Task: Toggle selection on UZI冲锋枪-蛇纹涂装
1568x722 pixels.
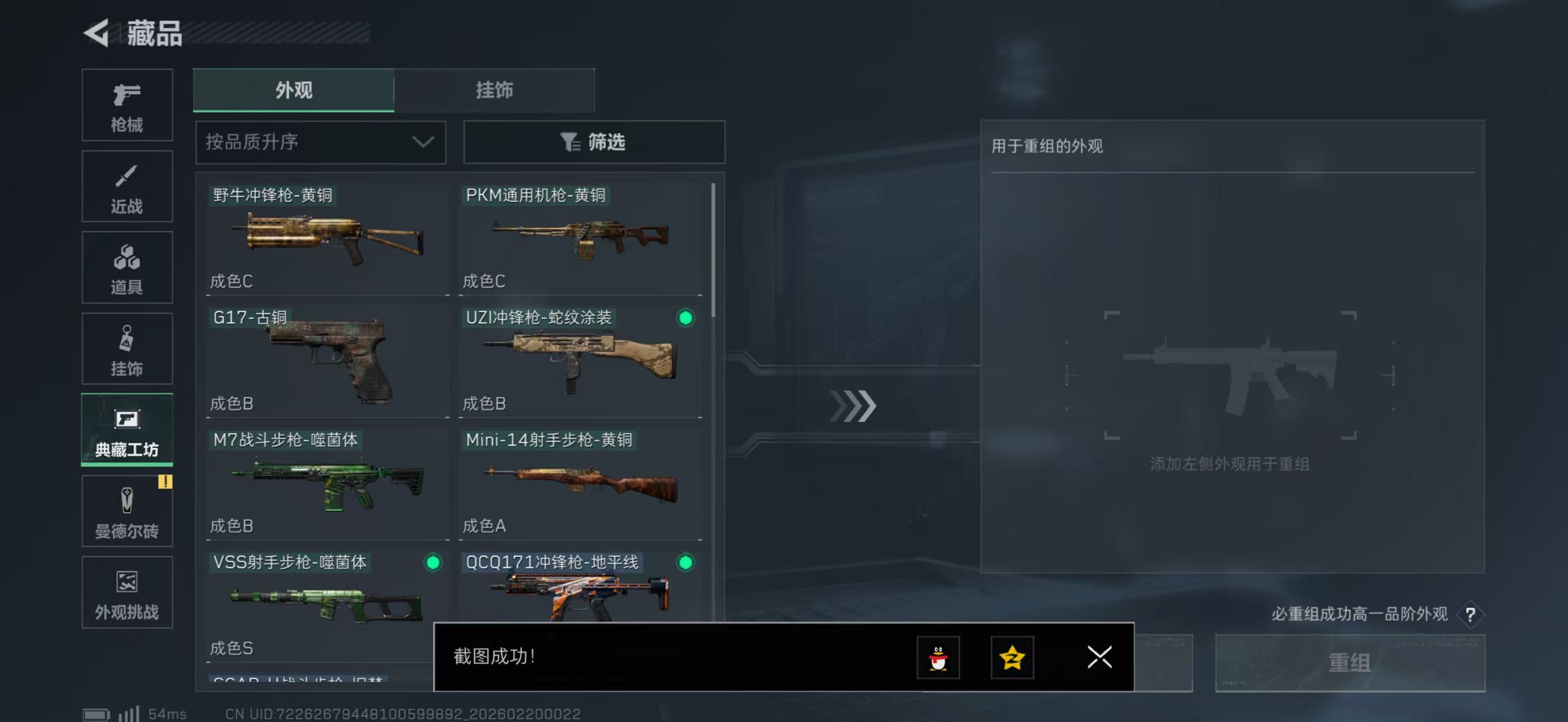Action: tap(686, 318)
